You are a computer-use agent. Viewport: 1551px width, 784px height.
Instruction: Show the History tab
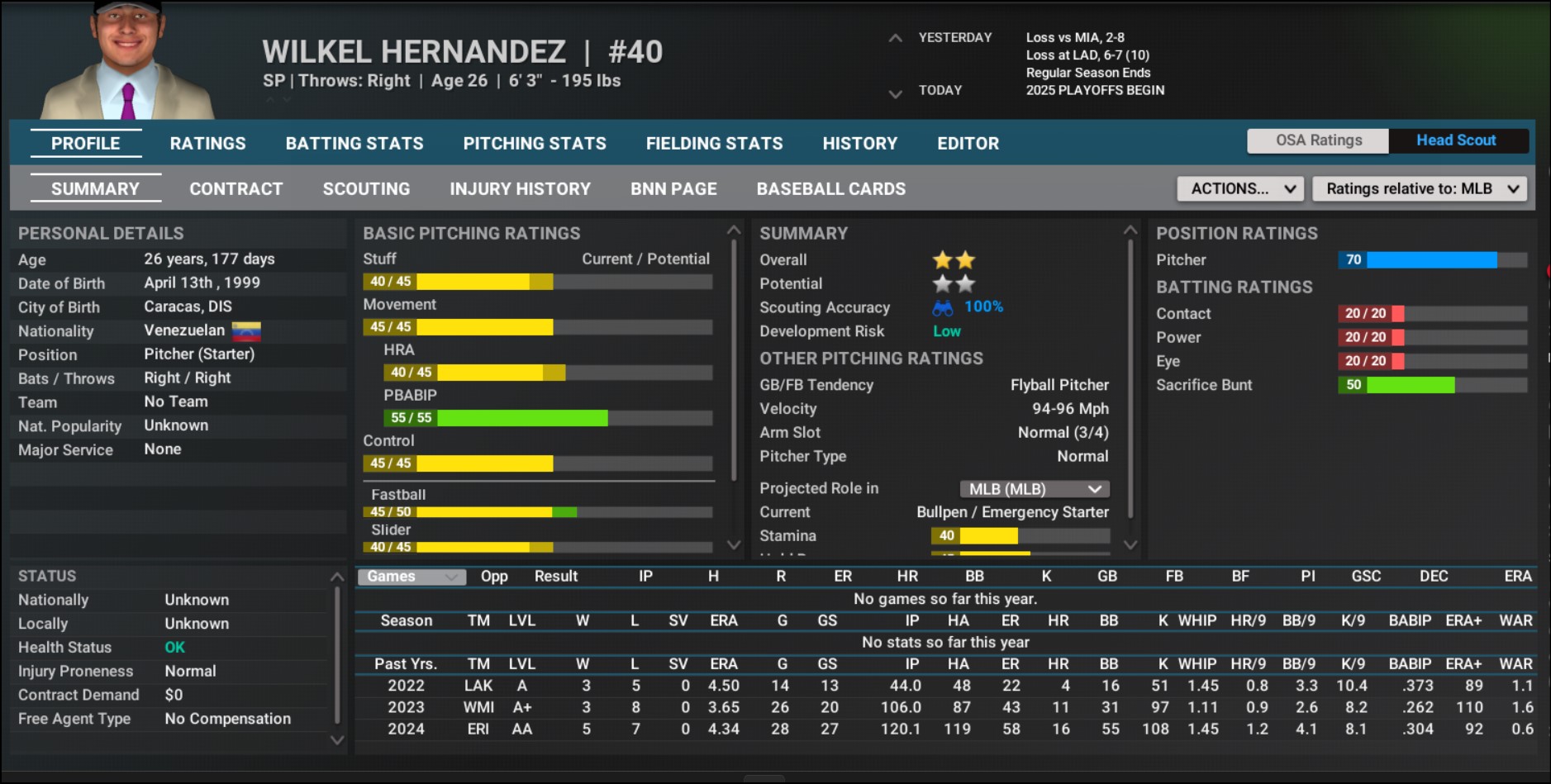coord(859,143)
